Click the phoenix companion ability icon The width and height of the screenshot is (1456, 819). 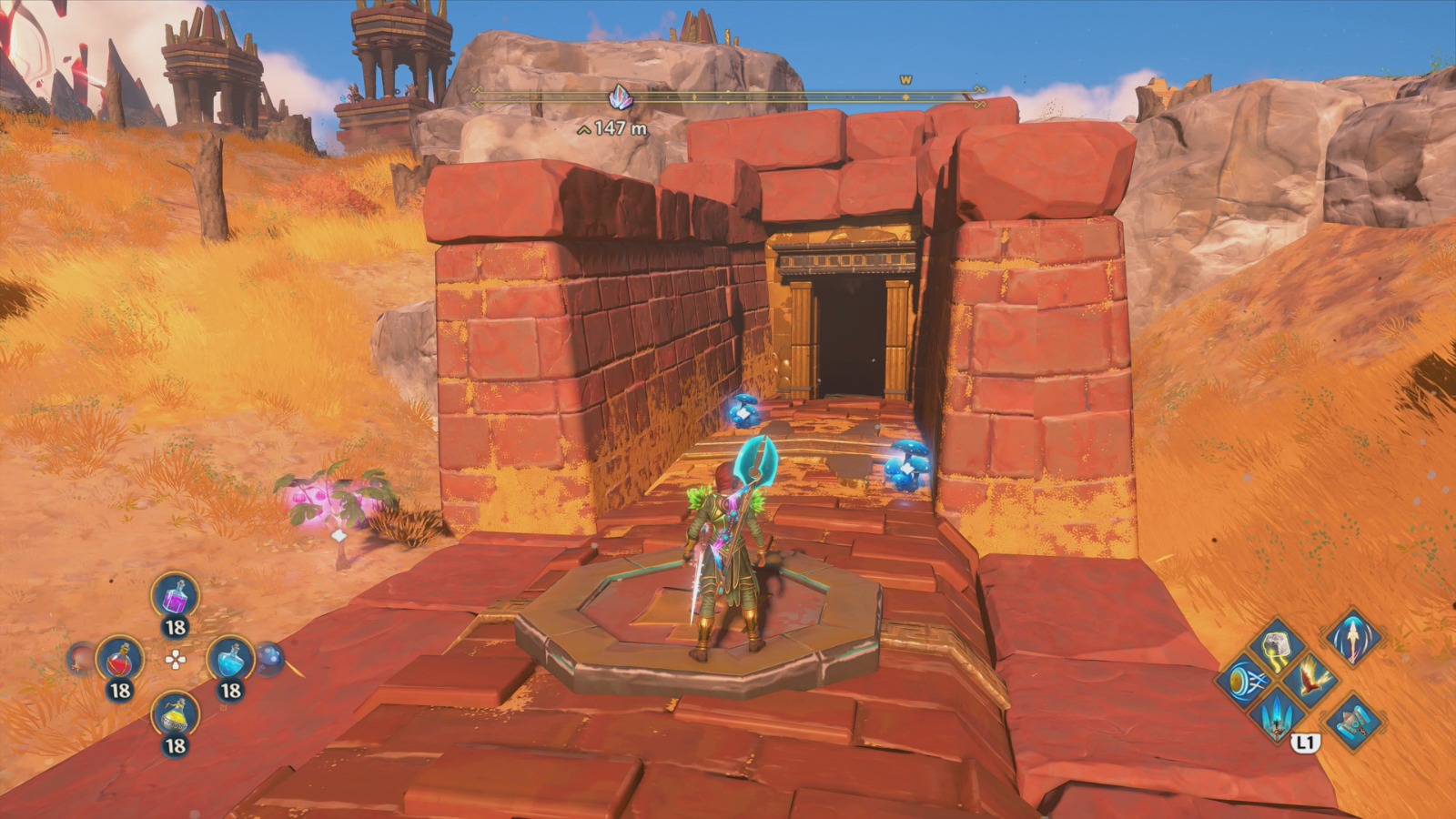click(x=1311, y=678)
